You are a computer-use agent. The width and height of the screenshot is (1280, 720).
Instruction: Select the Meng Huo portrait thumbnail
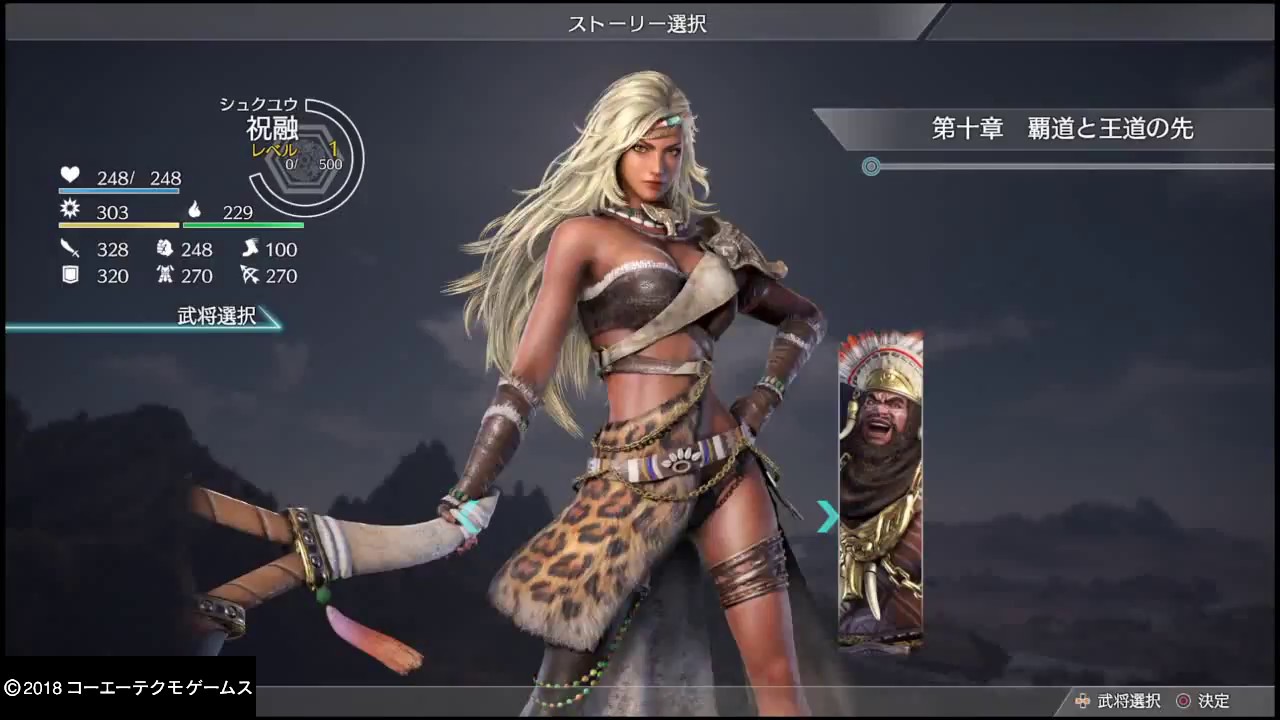click(880, 480)
